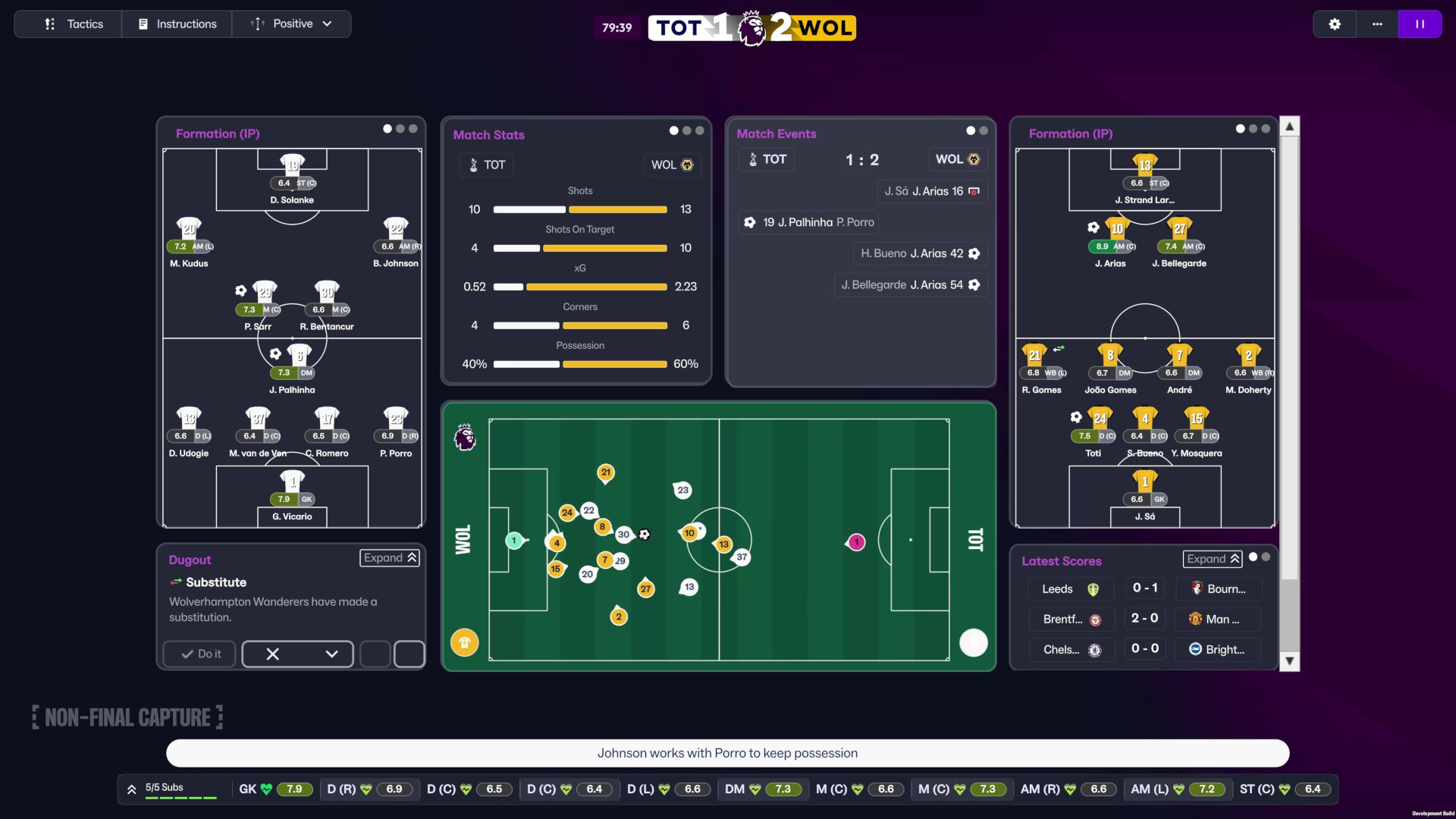Viewport: 1456px width, 819px height.
Task: Click the settings gear icon top right
Action: click(x=1335, y=24)
